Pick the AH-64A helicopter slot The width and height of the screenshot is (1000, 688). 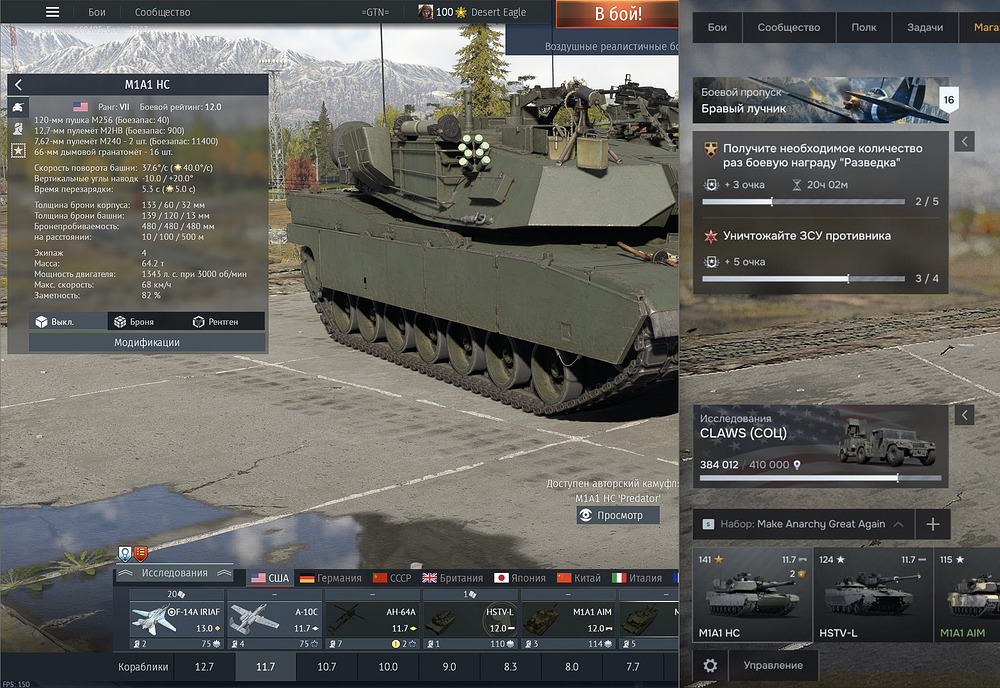372,619
